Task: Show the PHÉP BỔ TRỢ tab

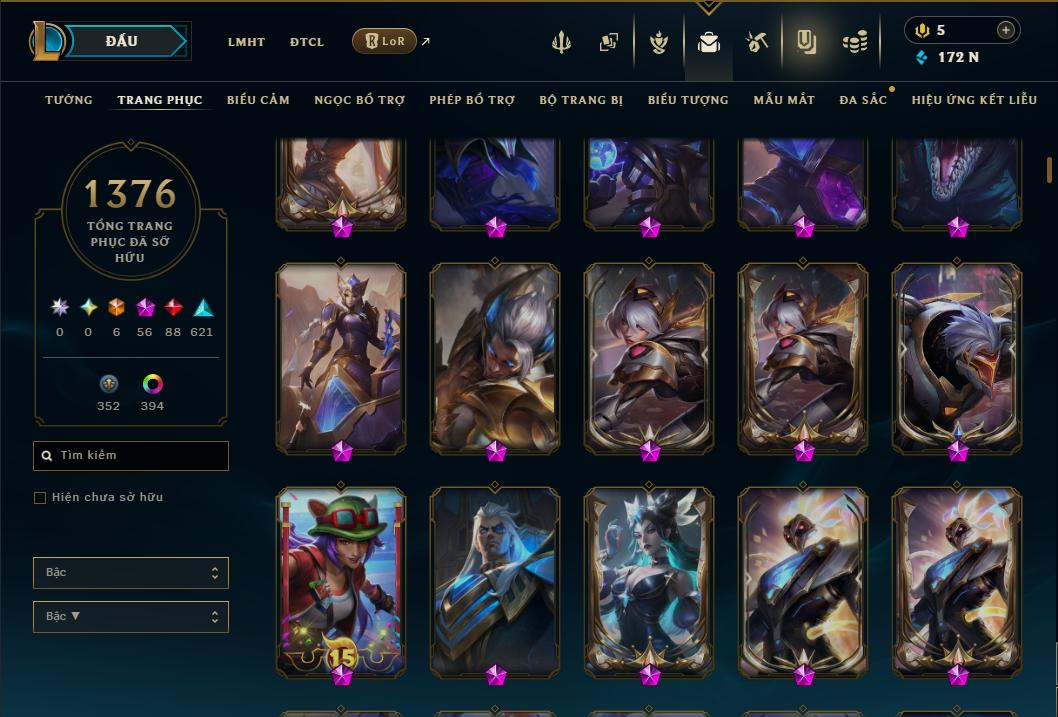Action: coord(472,100)
